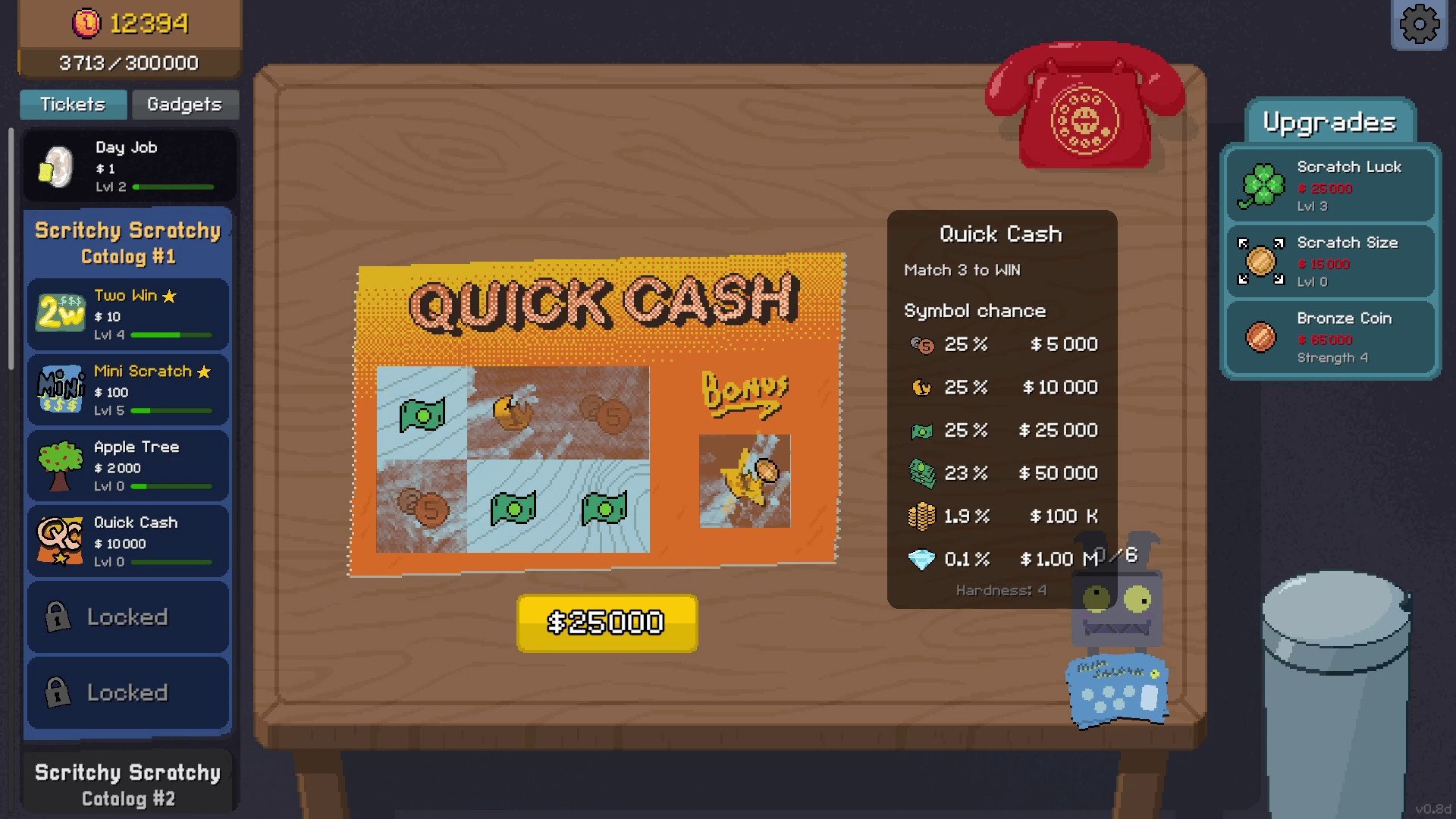Expand Scritchy Scratchy Catalog #2

(127, 784)
